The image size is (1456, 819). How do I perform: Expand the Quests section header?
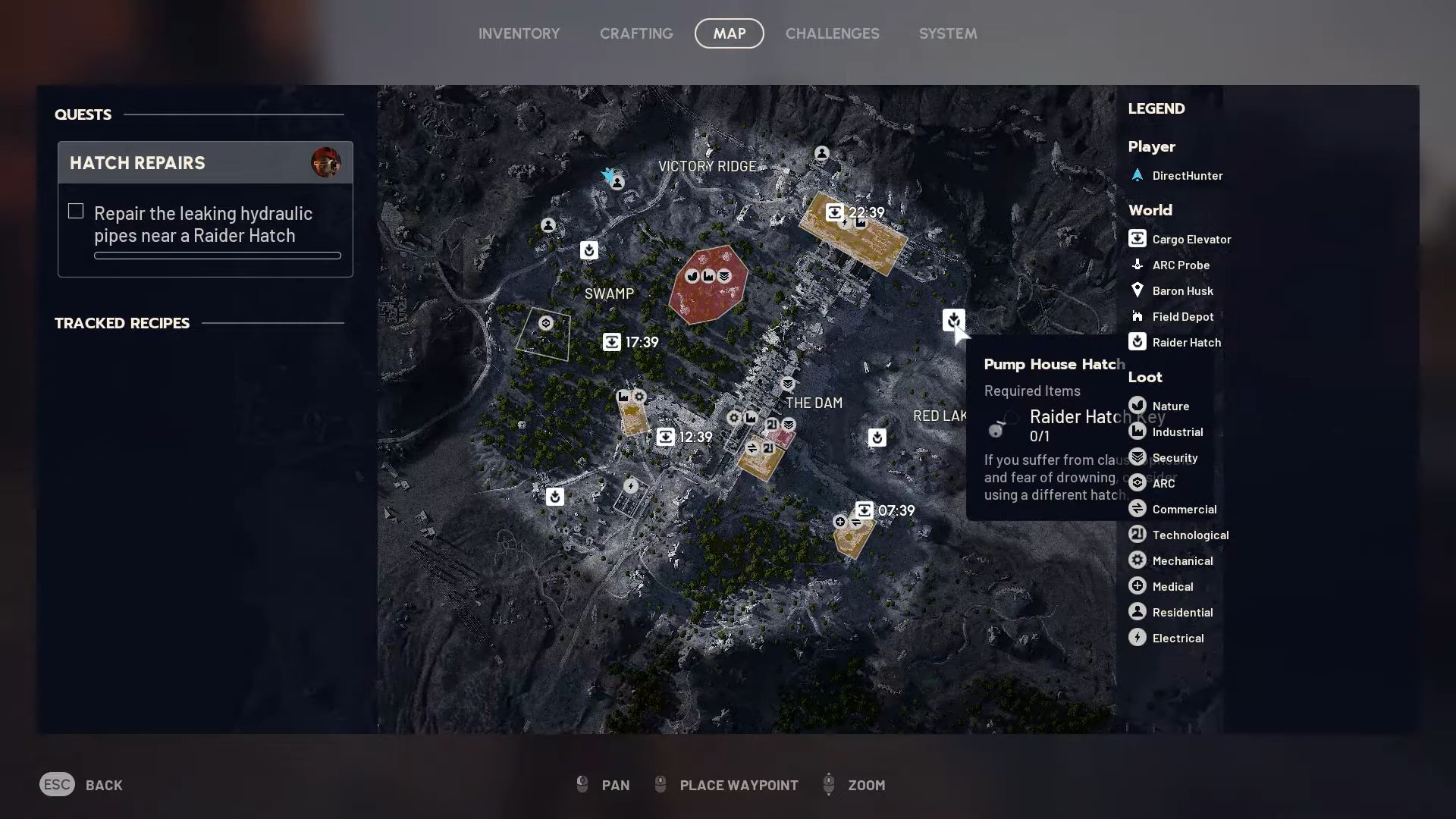pos(83,115)
